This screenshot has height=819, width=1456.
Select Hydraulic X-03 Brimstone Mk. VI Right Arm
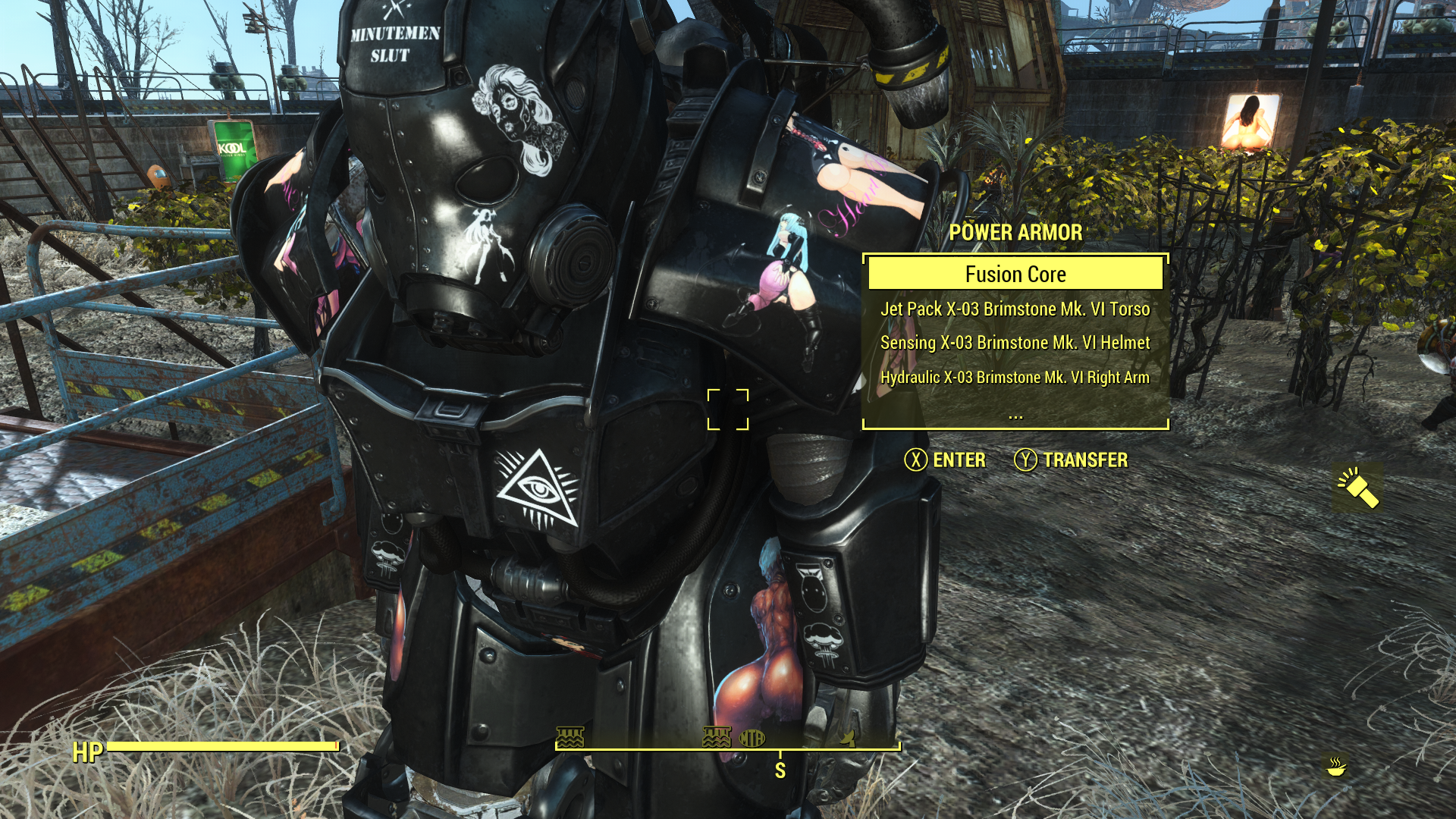click(1015, 376)
